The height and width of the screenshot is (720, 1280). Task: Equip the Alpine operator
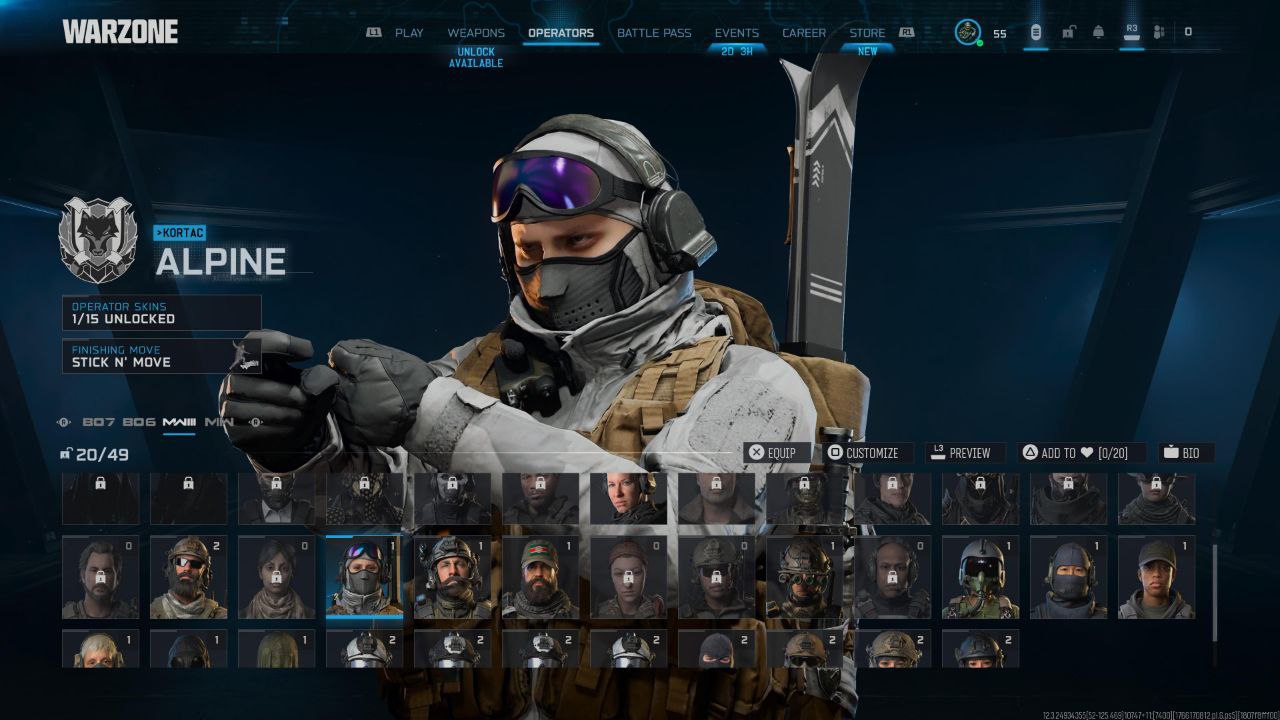click(x=774, y=453)
